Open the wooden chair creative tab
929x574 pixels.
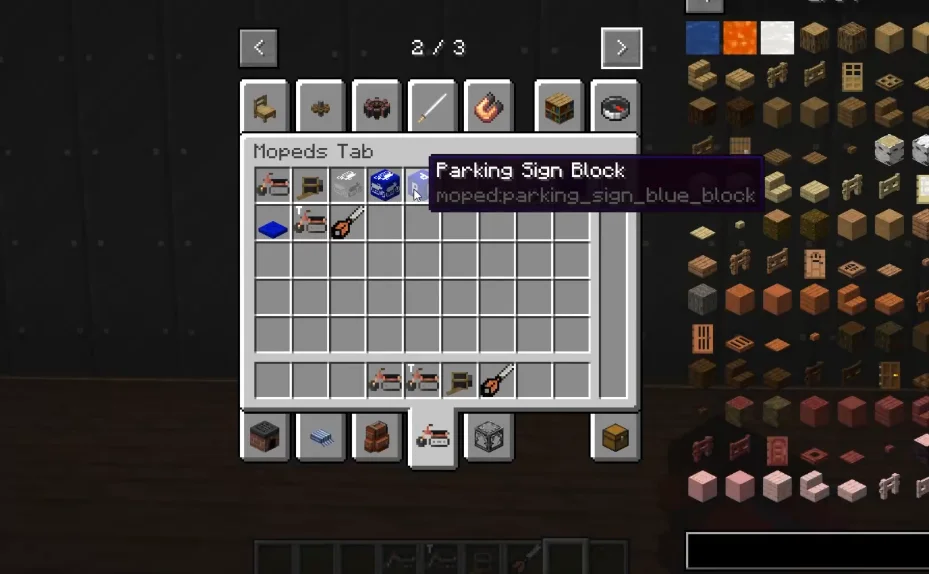coord(265,108)
